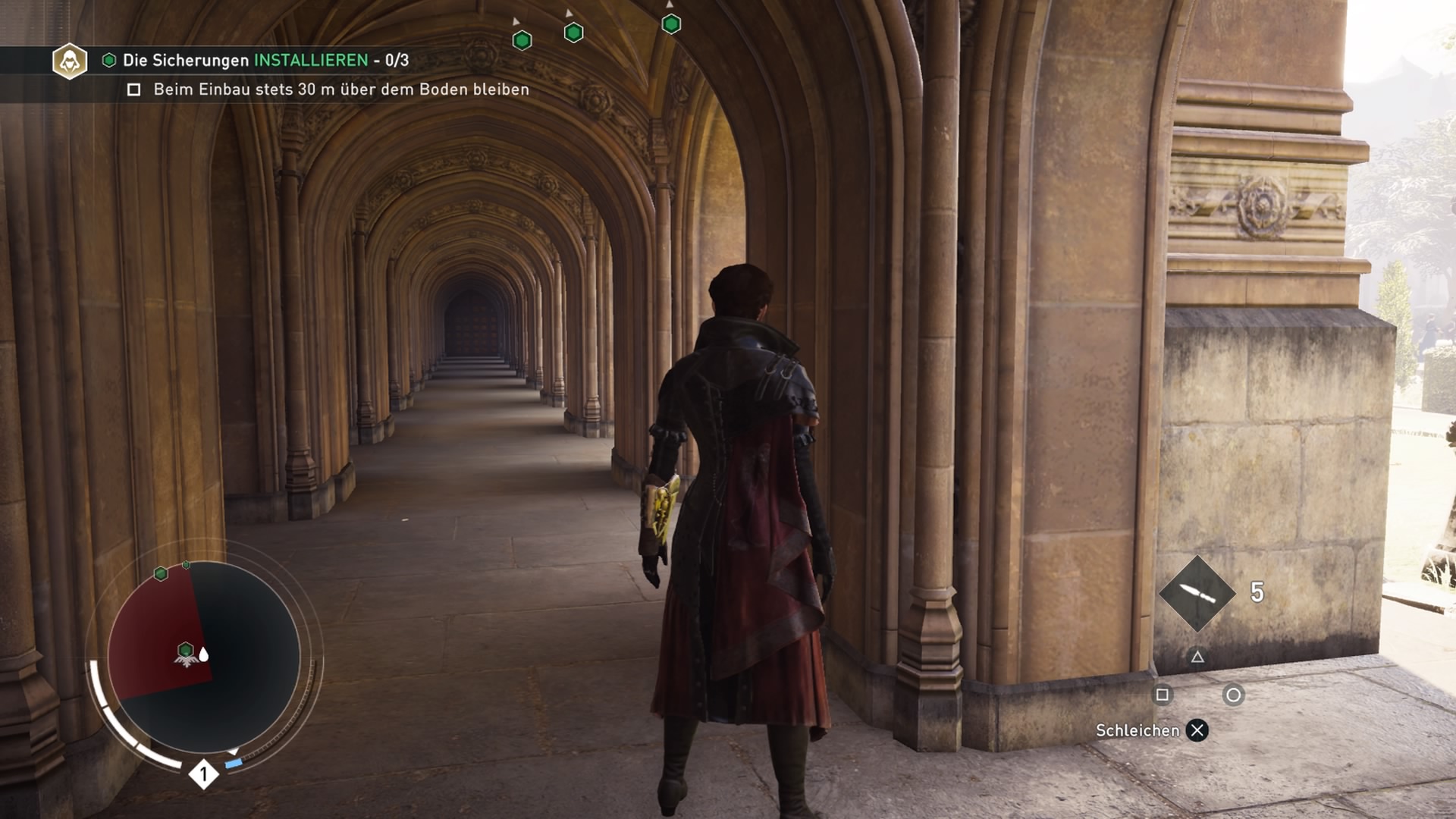Click the level 1 diamond badge
The width and height of the screenshot is (1456, 819).
coord(203,774)
